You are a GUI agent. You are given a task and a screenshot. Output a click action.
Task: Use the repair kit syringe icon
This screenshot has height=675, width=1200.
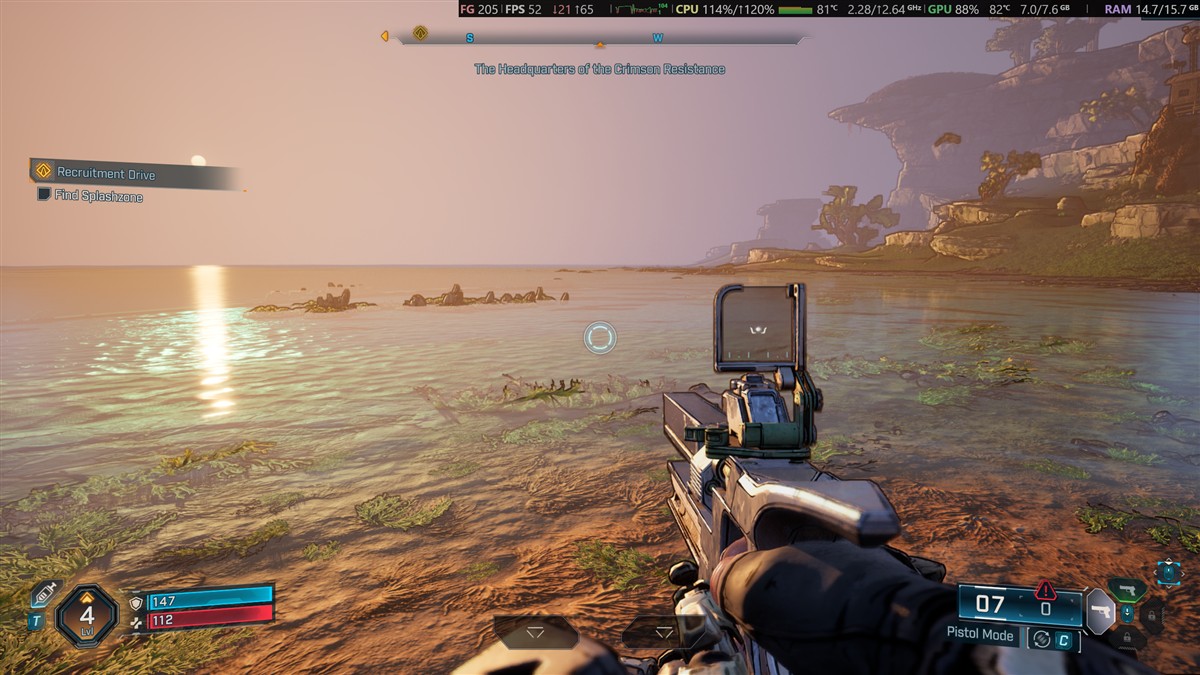[43, 594]
